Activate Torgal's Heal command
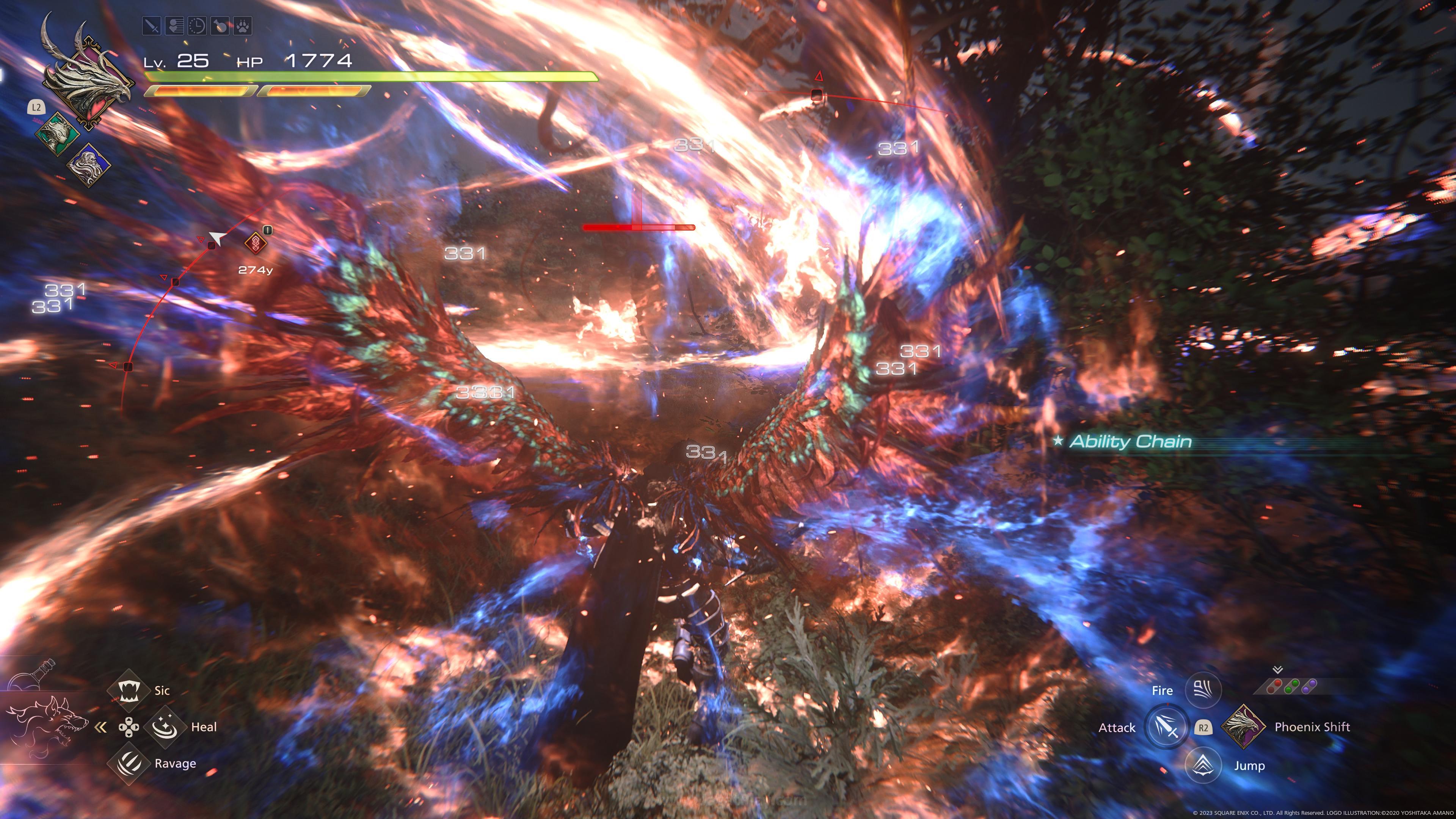Viewport: 1456px width, 819px height. click(165, 727)
